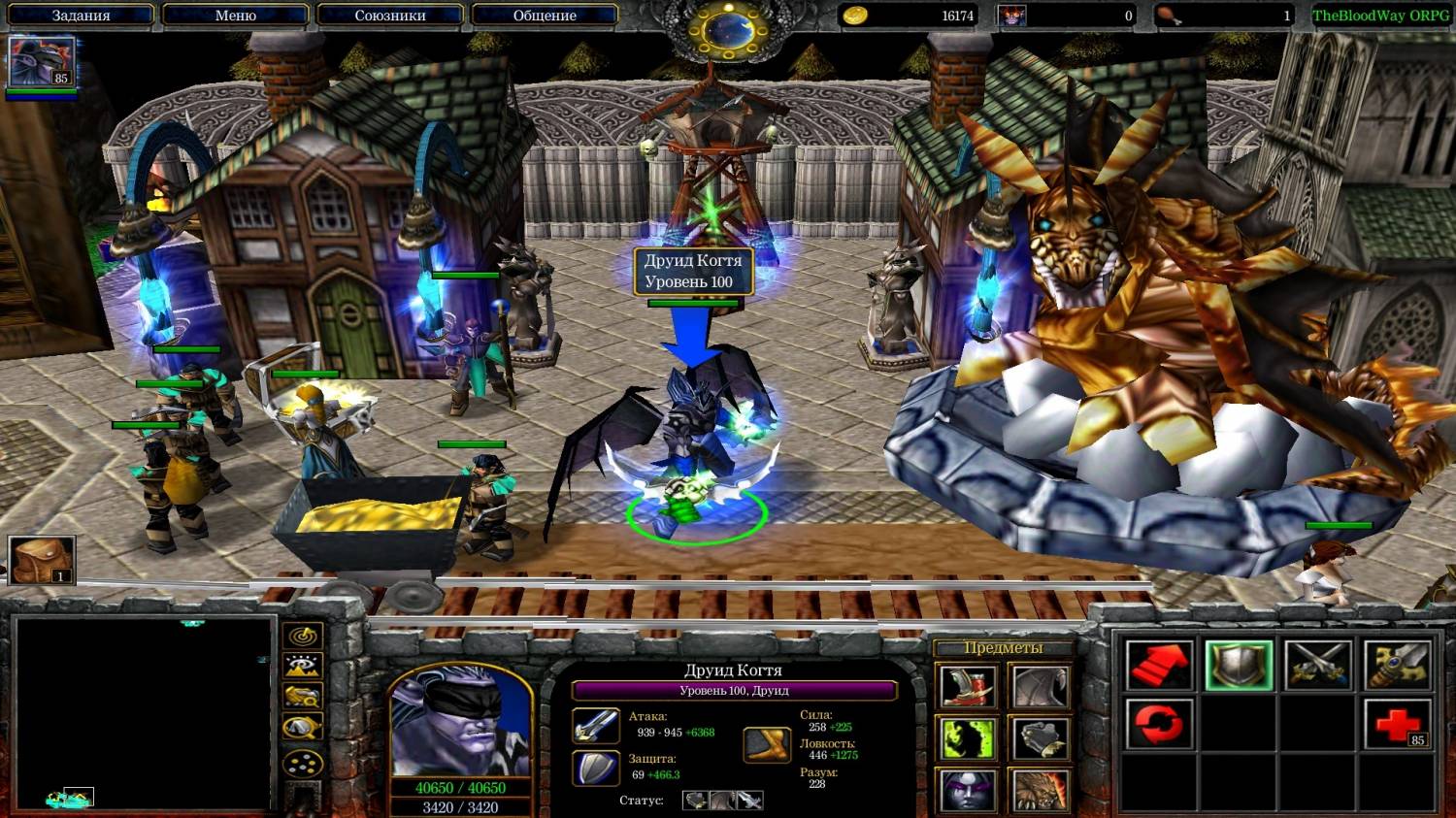Image resolution: width=1456 pixels, height=818 pixels.
Task: Select the gray wing item slot
Action: 1041,687
